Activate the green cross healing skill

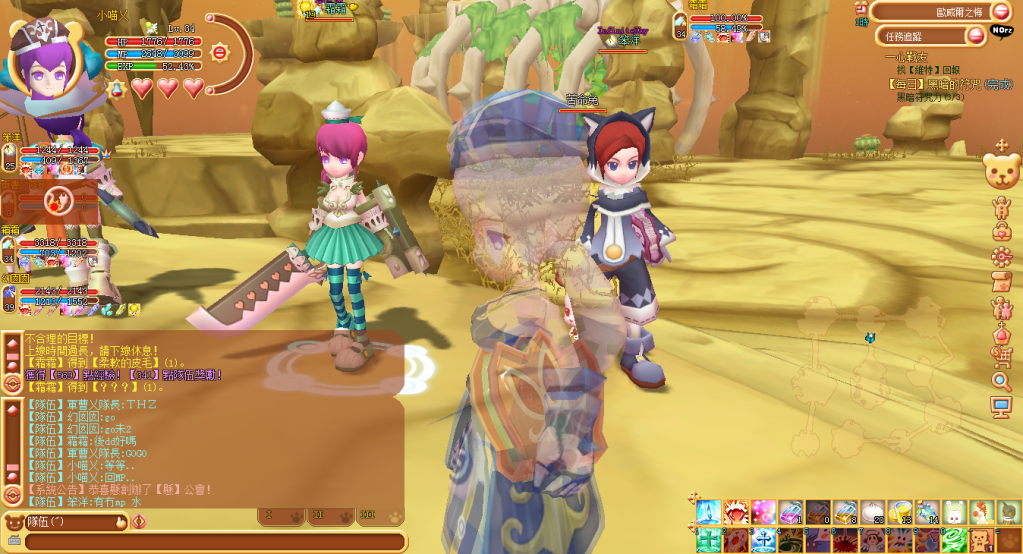709,540
